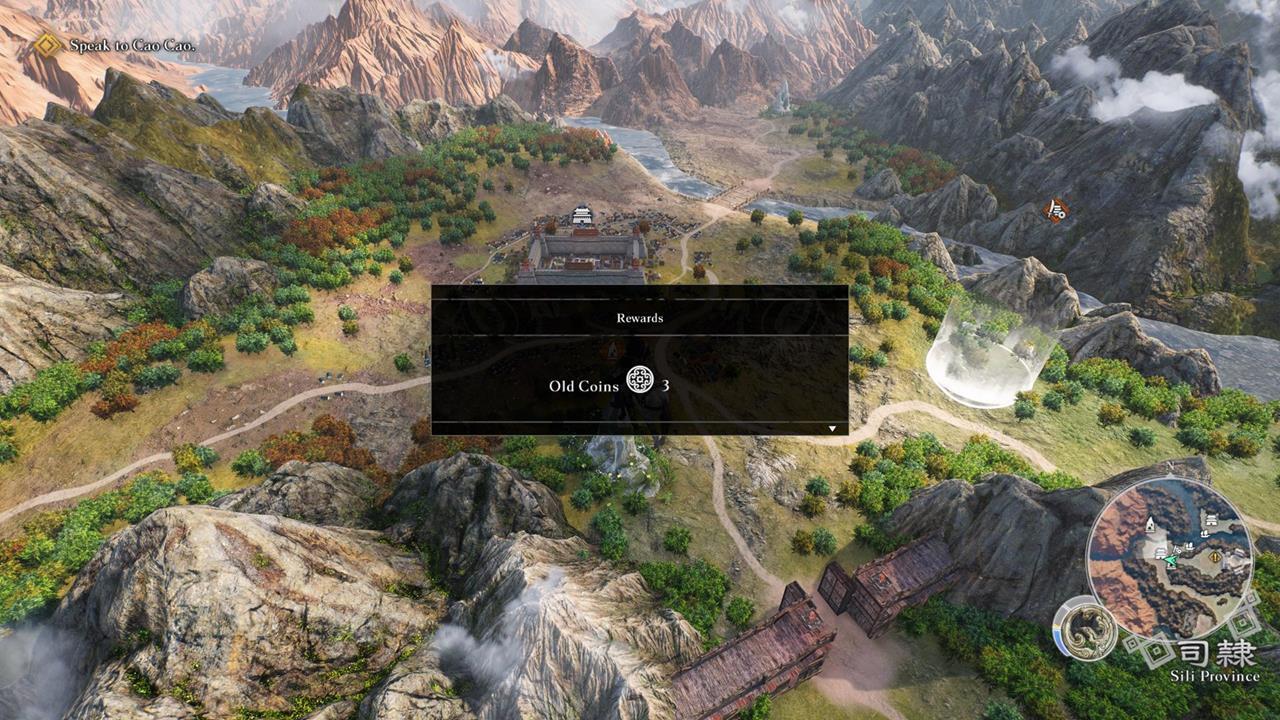Open the Rewards panel header
The image size is (1280, 720).
(x=642, y=318)
